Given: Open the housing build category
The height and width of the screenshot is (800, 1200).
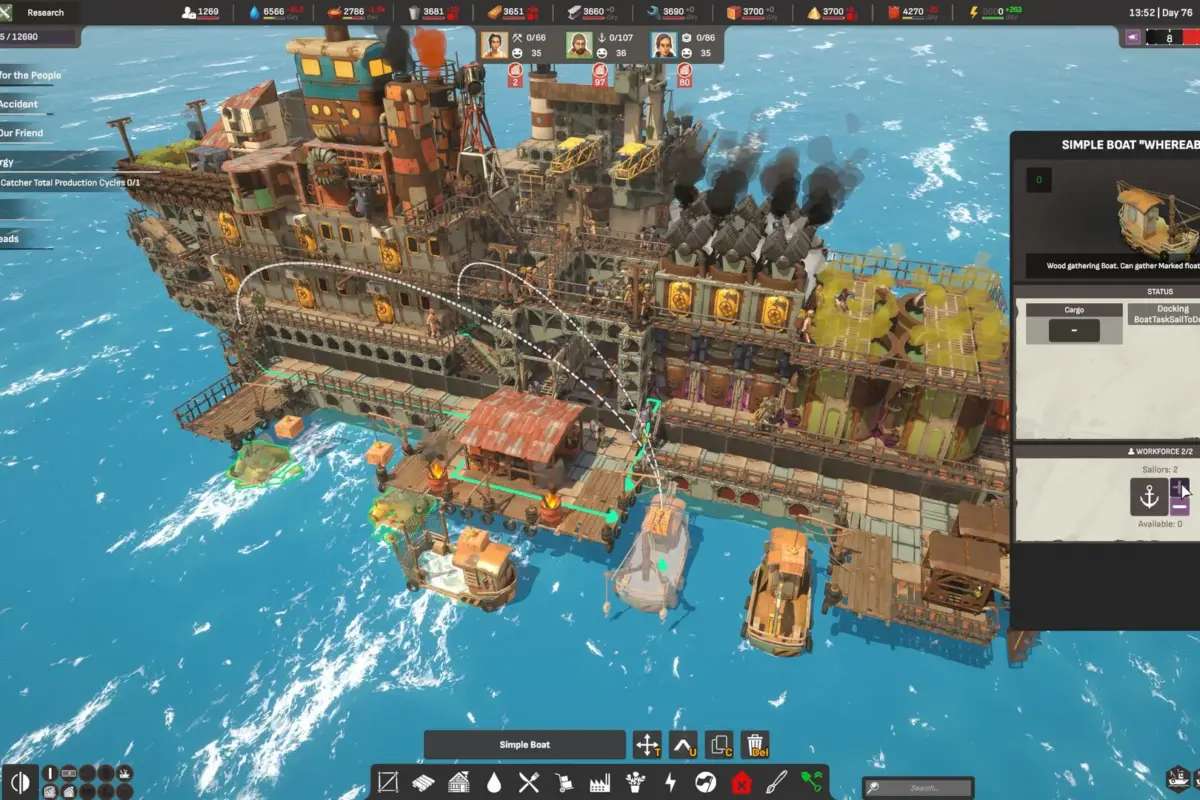Looking at the screenshot, I should pyautogui.click(x=459, y=782).
